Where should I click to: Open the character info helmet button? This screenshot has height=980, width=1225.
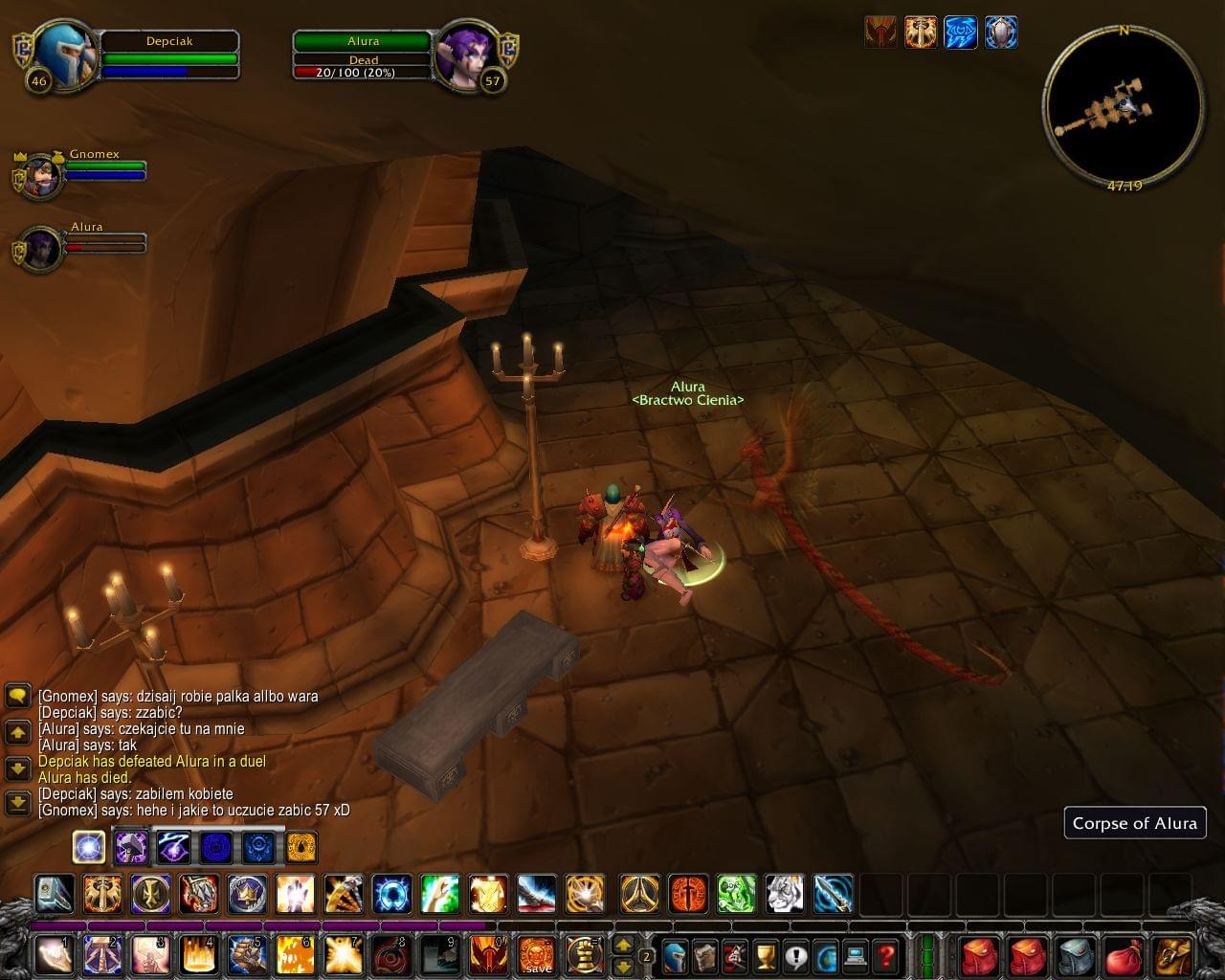pyautogui.click(x=676, y=954)
